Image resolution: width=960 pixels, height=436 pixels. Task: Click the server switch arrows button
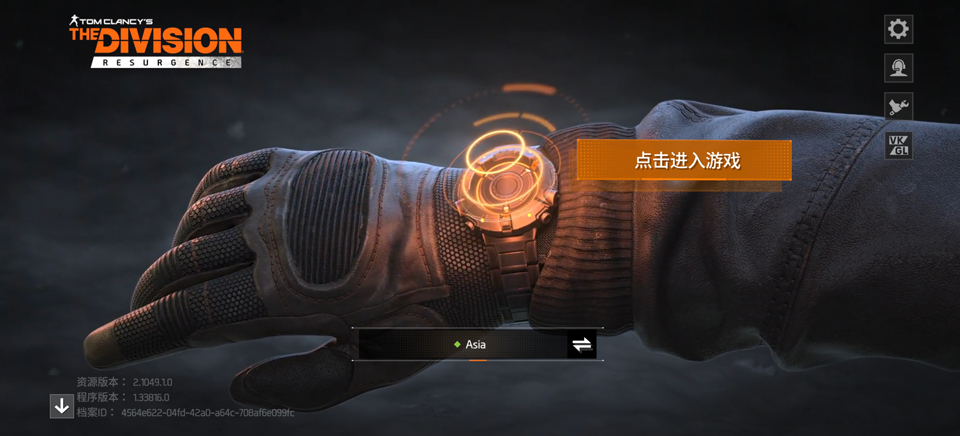pos(582,345)
